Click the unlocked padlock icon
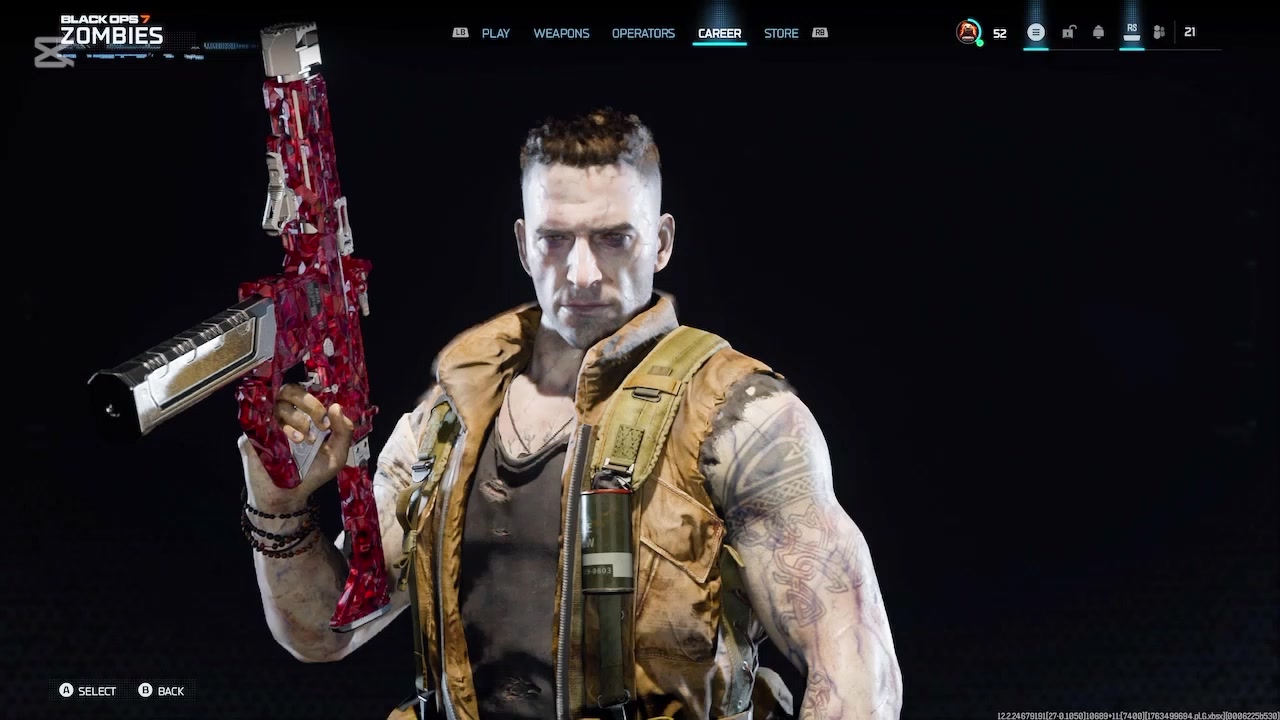1280x720 pixels. point(1068,32)
